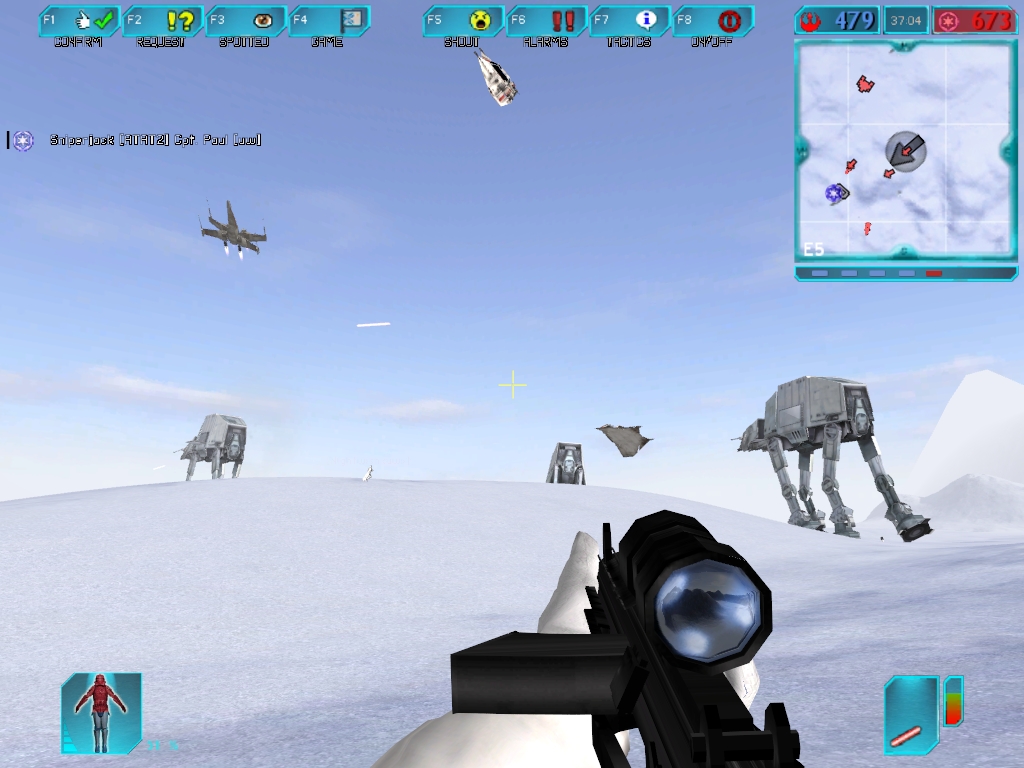This screenshot has height=768, width=1024.
Task: Select the red weapon icon panel
Action: coord(910,714)
